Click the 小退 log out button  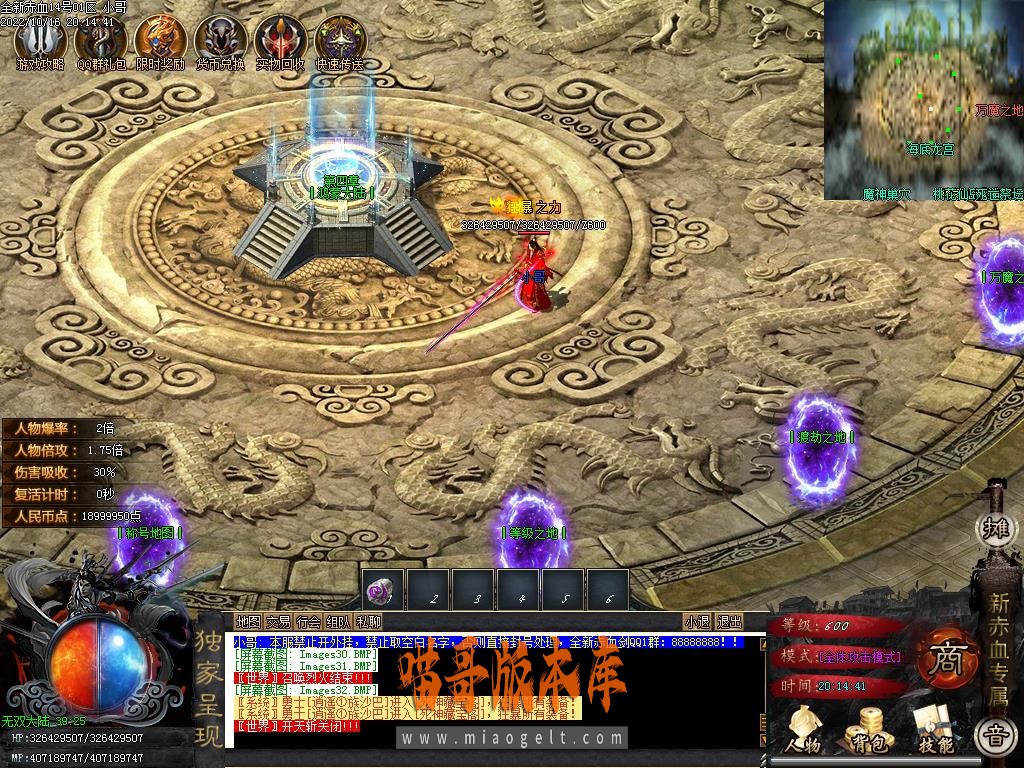[697, 622]
